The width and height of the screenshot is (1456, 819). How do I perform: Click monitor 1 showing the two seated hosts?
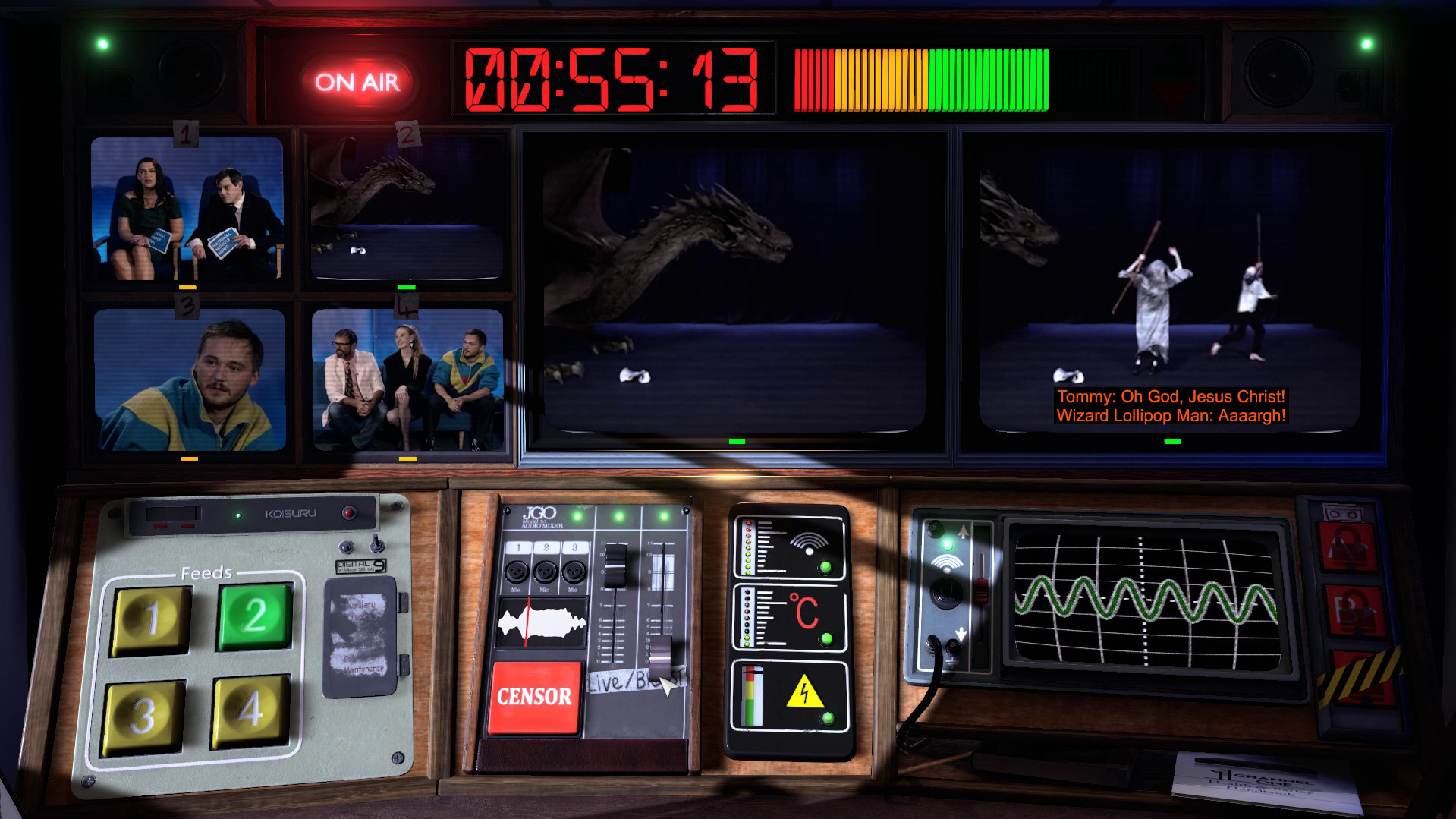[x=187, y=208]
